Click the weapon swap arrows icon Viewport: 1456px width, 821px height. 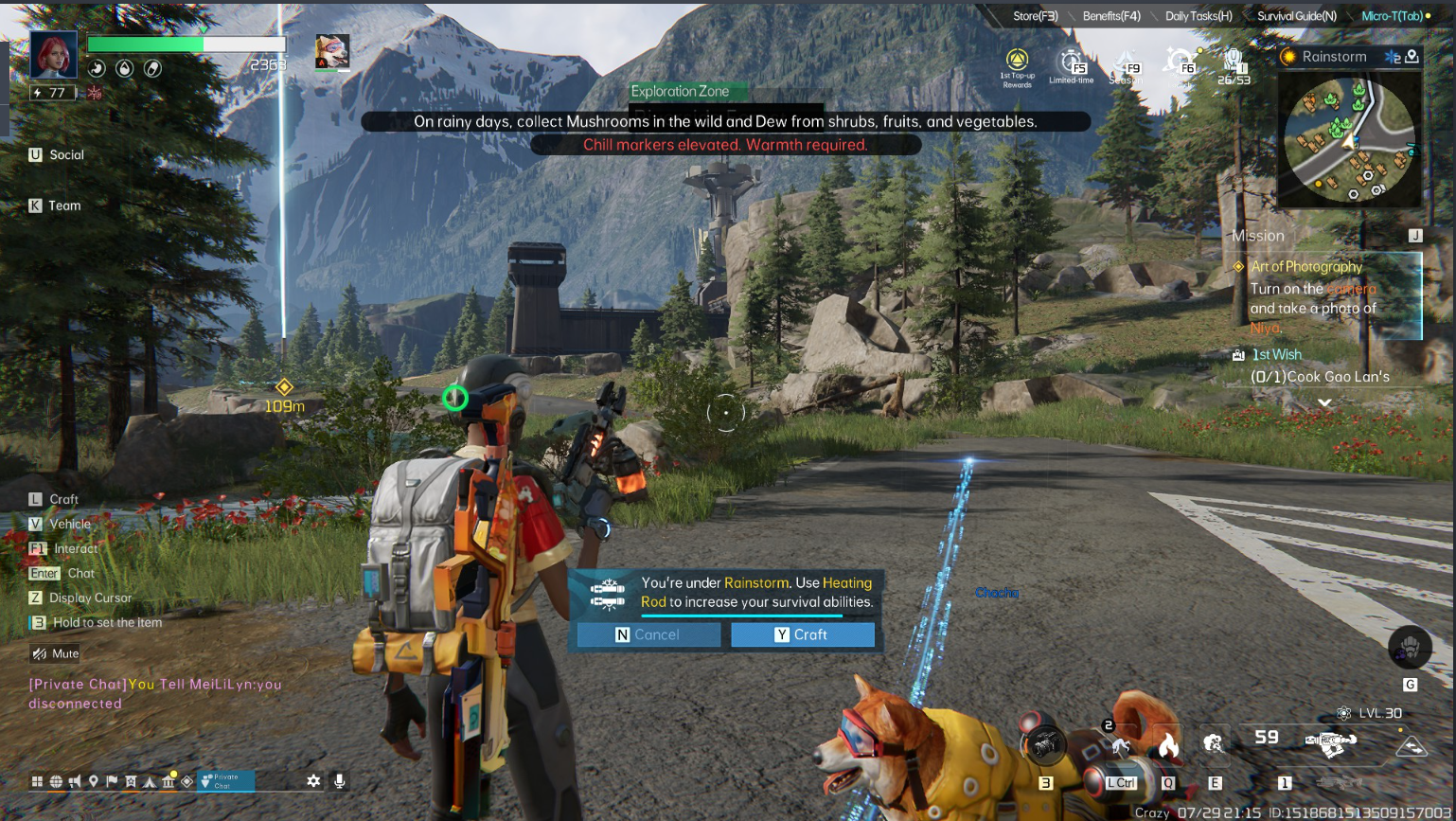pyautogui.click(x=1412, y=746)
